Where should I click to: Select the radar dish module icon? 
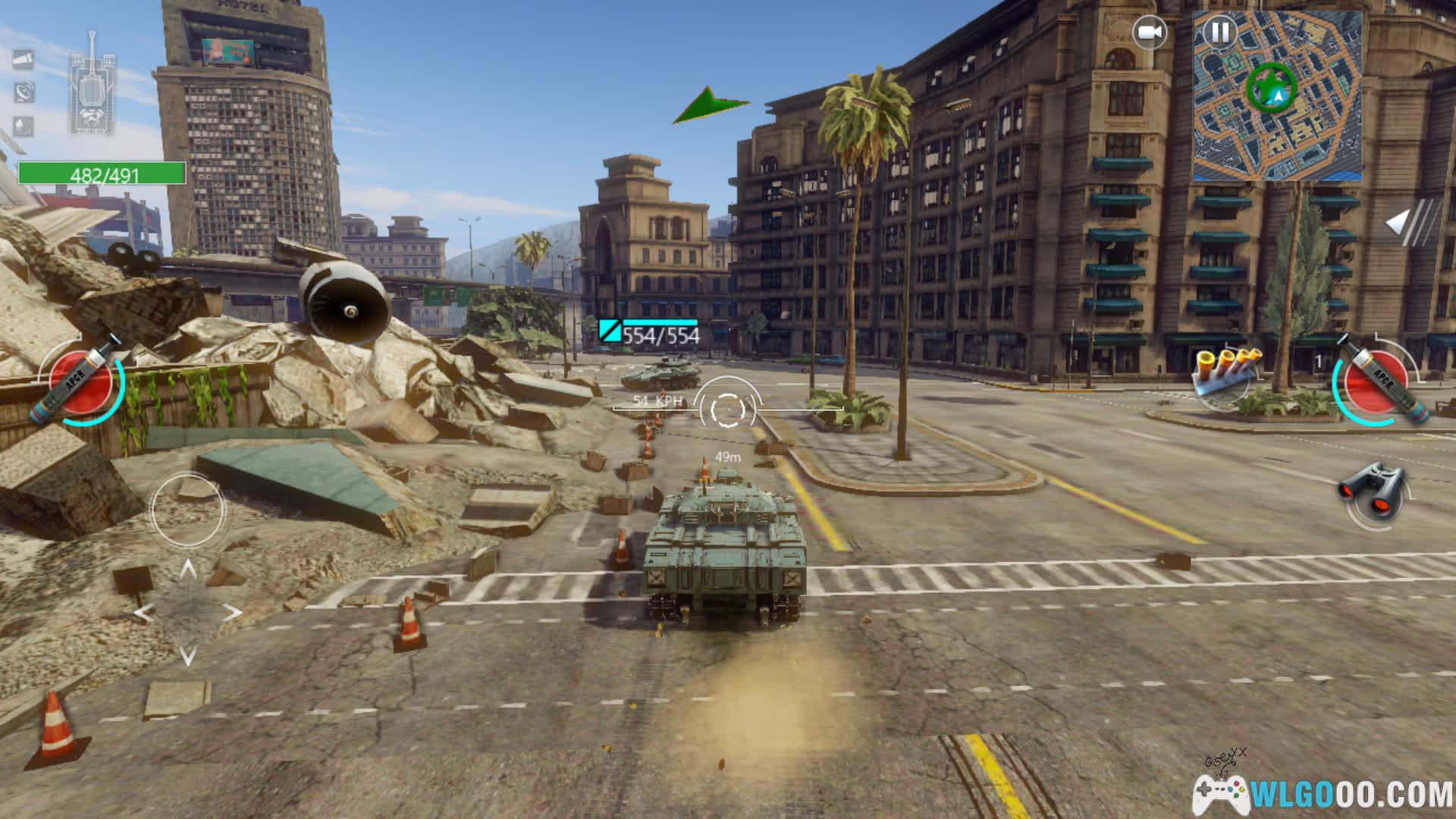point(24,93)
